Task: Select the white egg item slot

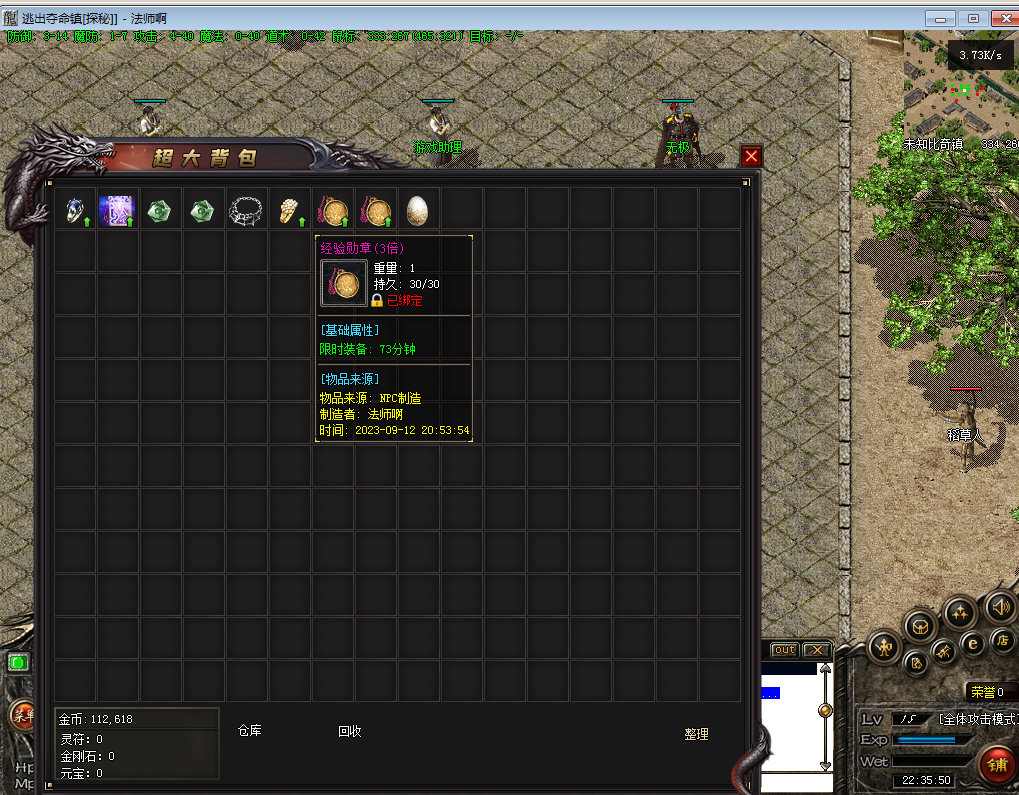Action: 417,210
